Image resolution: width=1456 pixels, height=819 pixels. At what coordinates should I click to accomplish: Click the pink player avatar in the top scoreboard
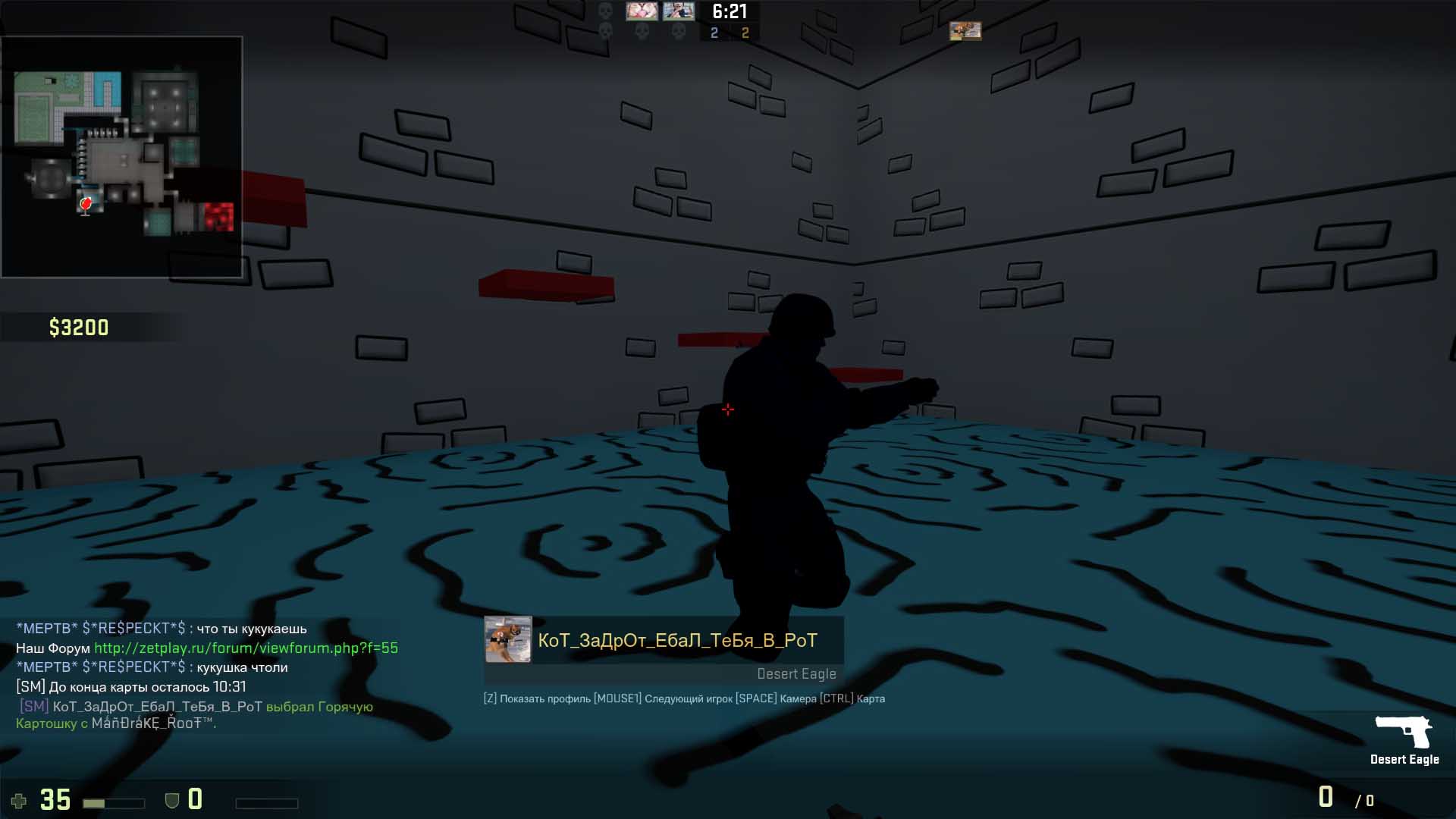(642, 11)
